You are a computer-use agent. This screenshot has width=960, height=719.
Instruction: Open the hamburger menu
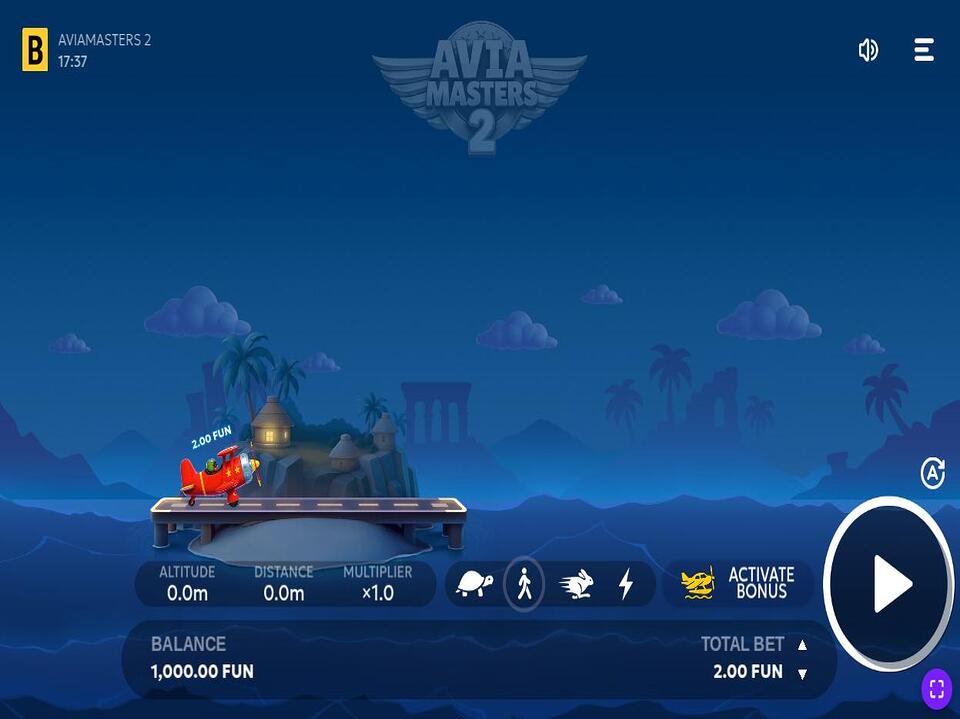pyautogui.click(x=924, y=50)
